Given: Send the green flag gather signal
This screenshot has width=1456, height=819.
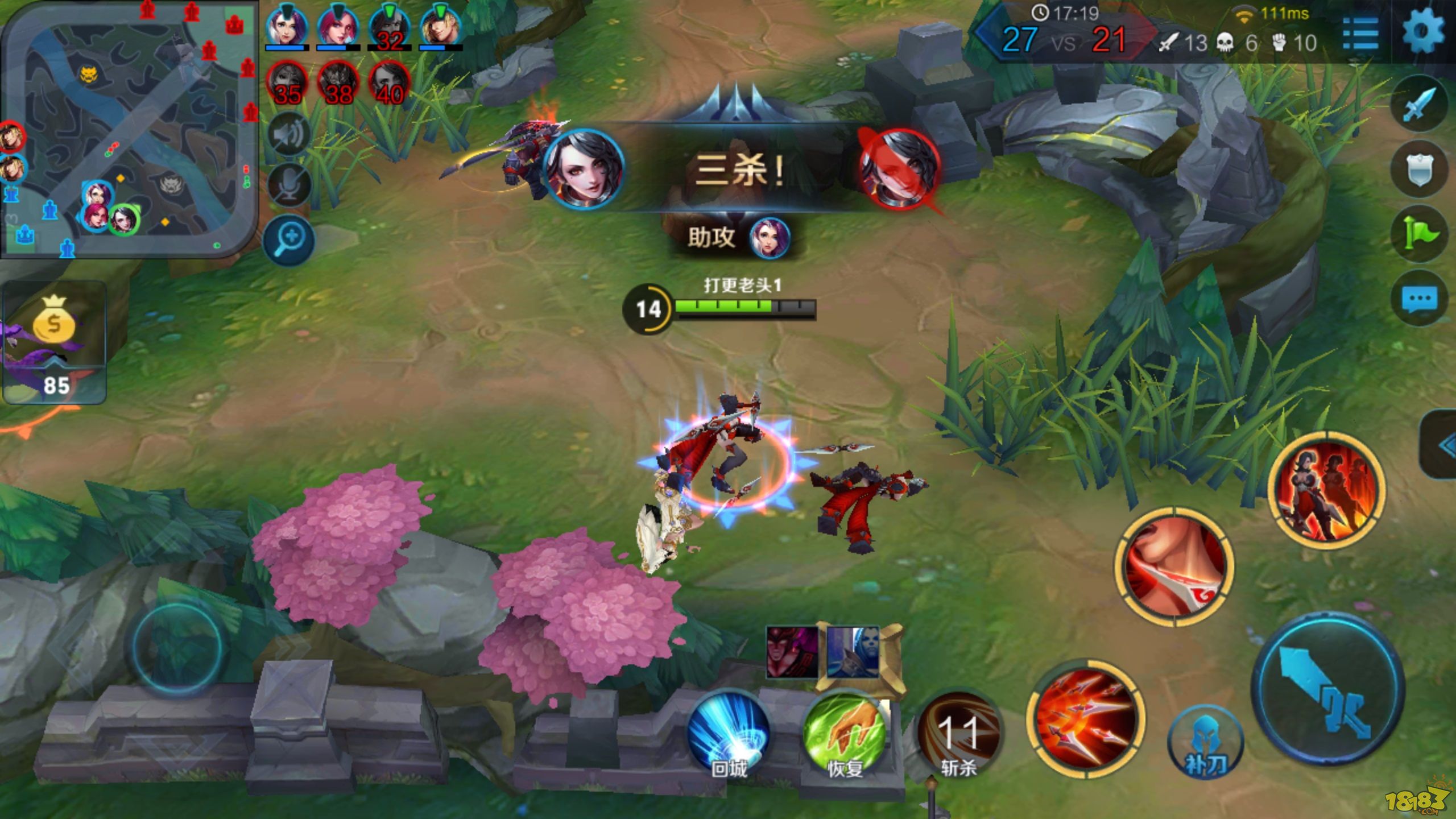Looking at the screenshot, I should (x=1419, y=233).
